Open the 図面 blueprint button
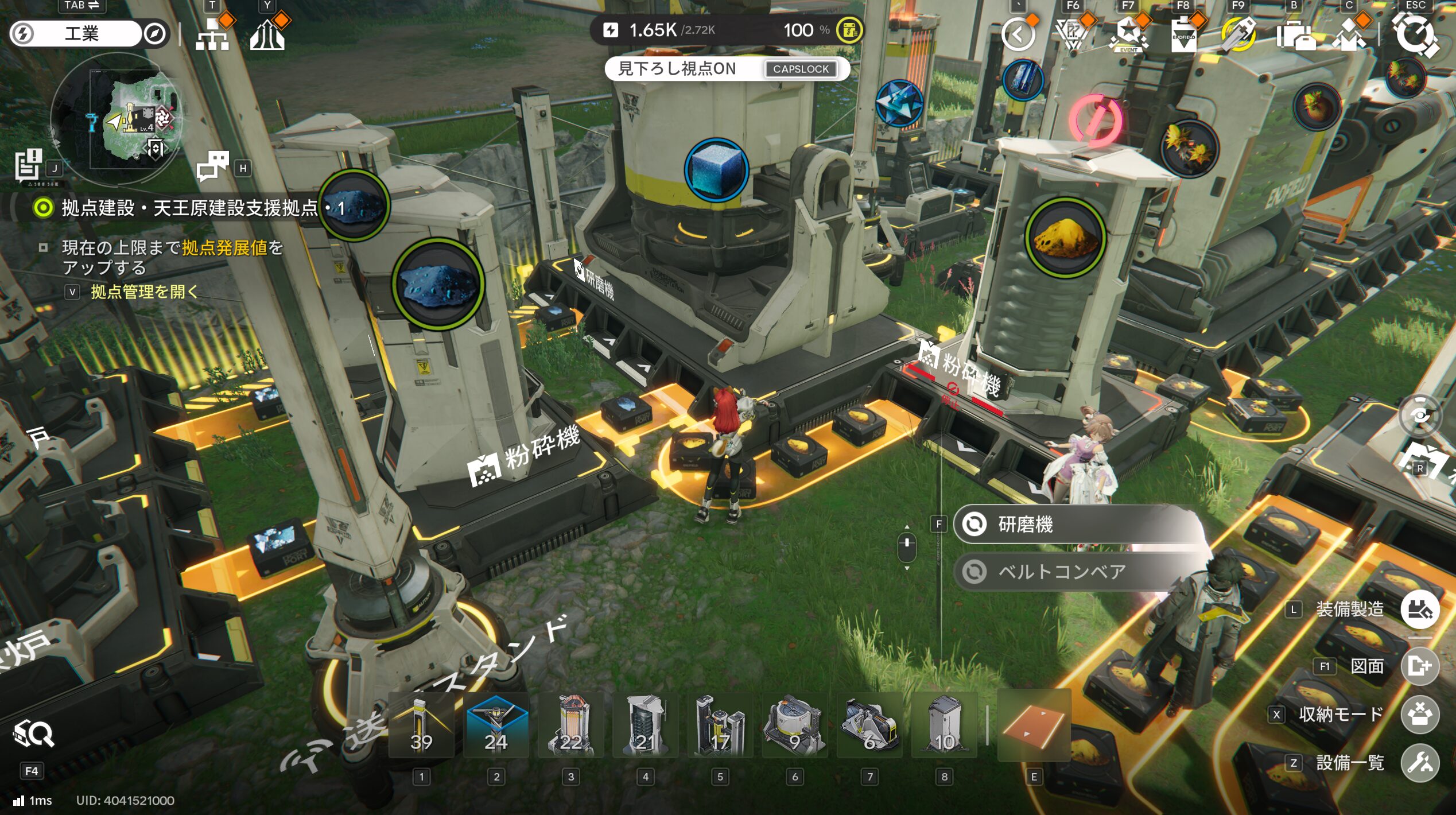1456x815 pixels. (1420, 666)
